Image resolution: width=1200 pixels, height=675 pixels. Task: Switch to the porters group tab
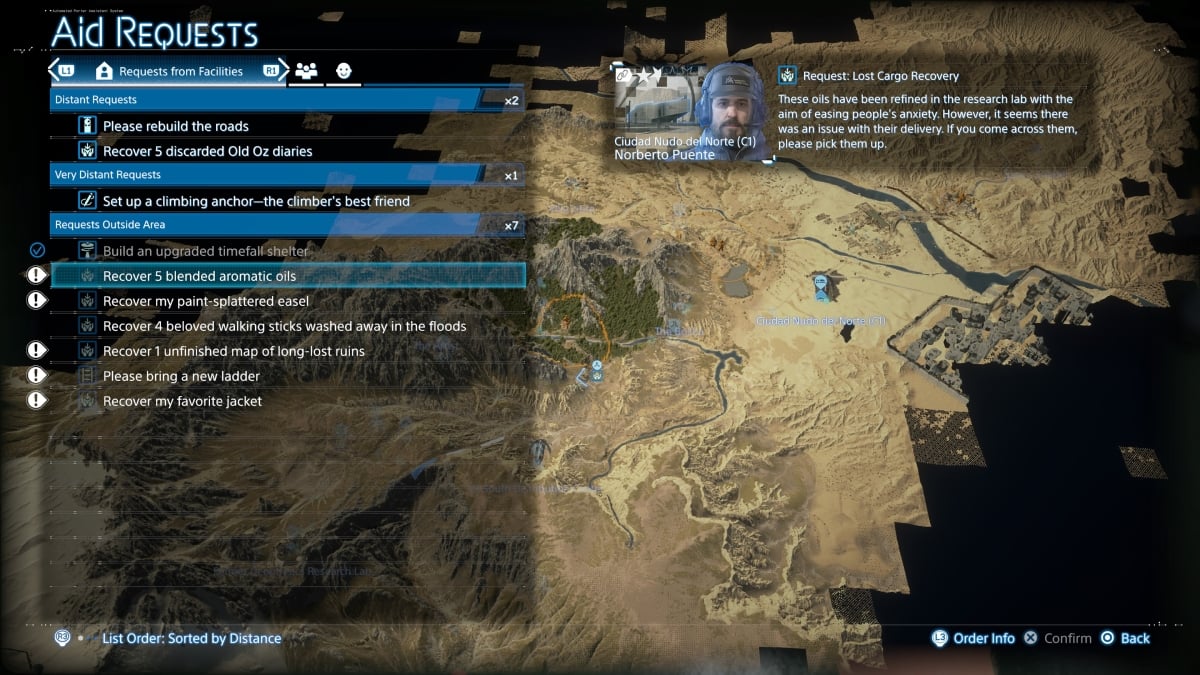pos(306,72)
